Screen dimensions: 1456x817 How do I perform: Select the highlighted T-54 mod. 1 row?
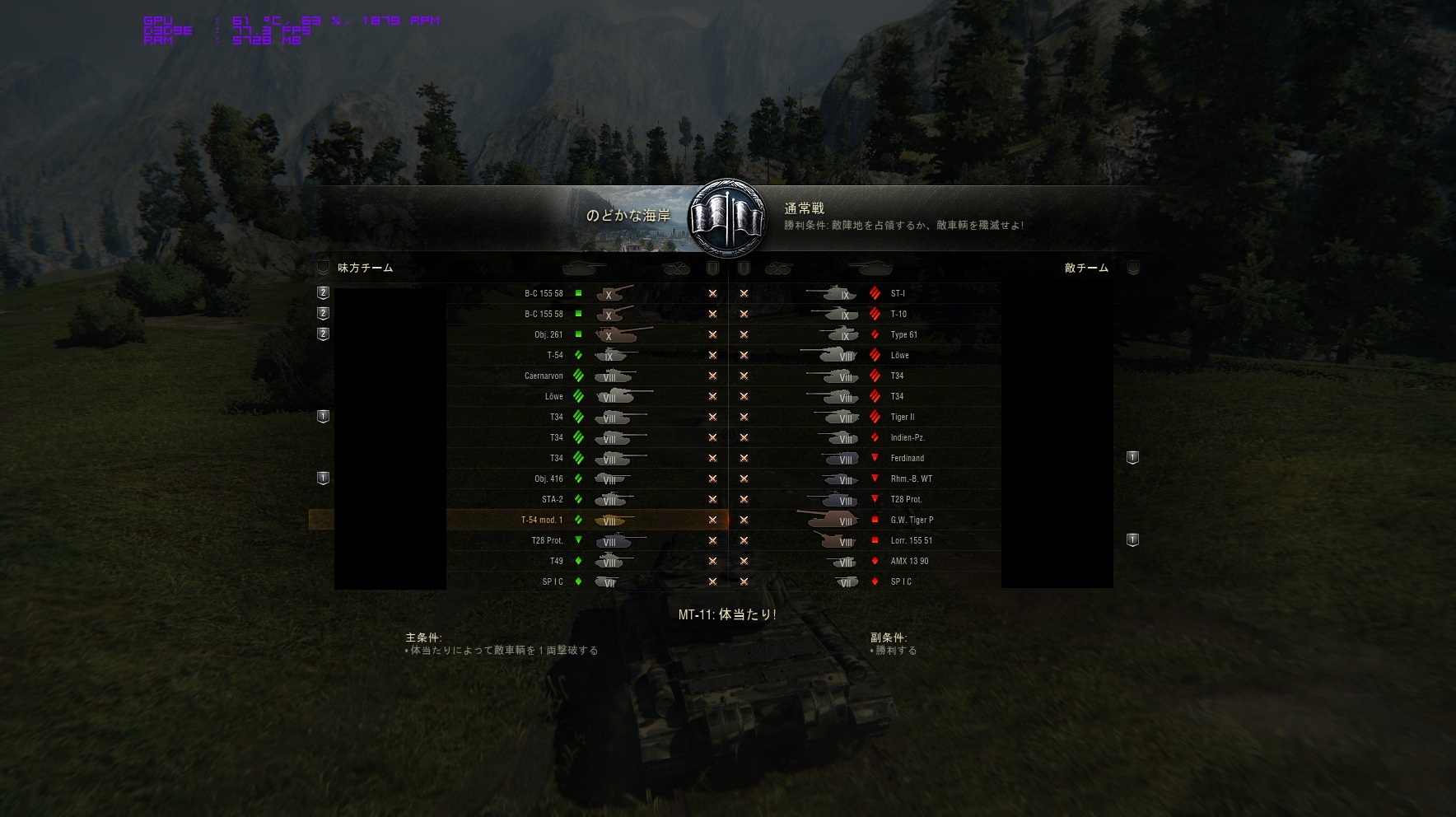tap(542, 520)
